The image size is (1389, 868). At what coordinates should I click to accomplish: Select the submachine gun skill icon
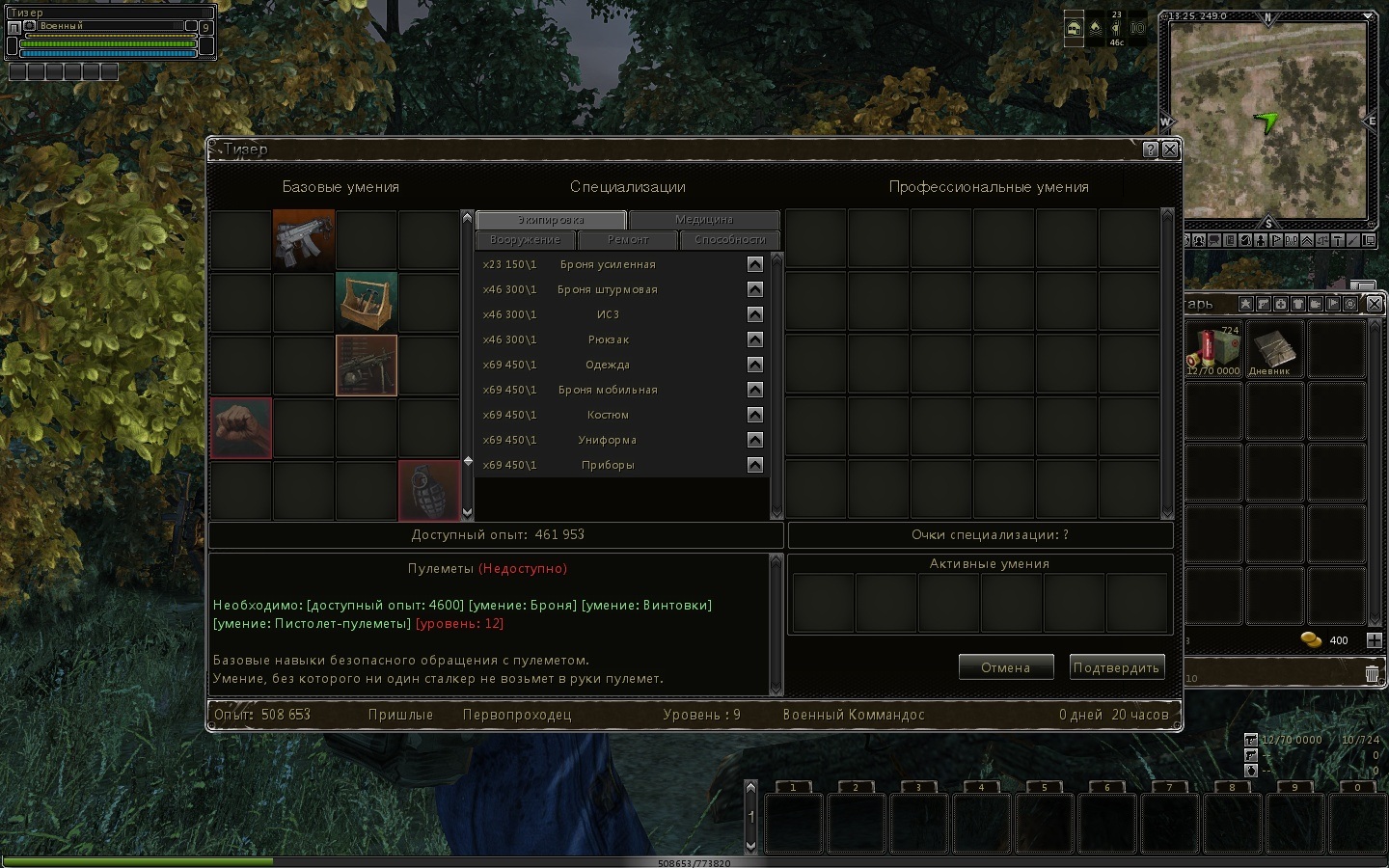[x=304, y=240]
